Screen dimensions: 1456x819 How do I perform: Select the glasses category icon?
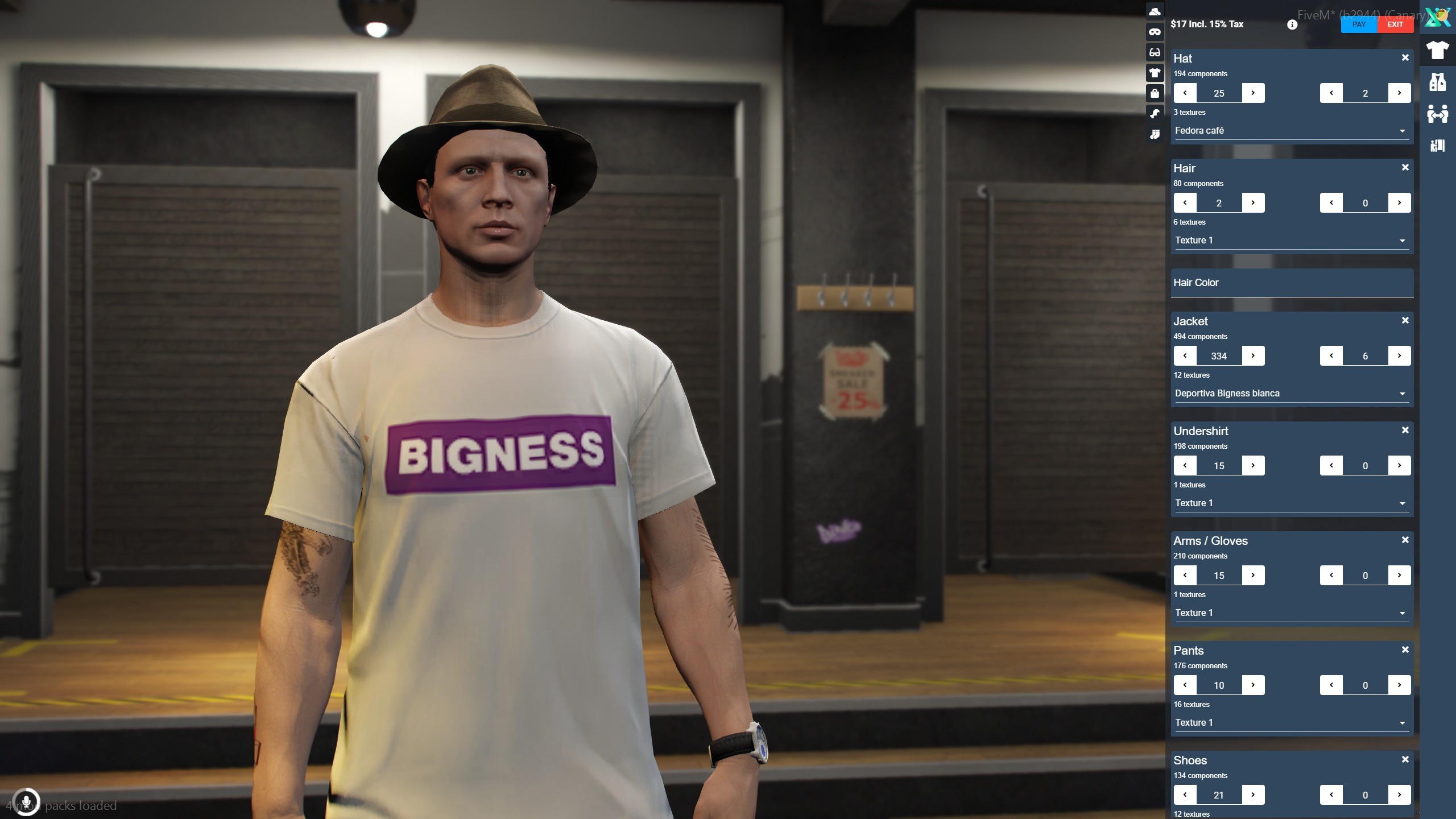(1155, 52)
